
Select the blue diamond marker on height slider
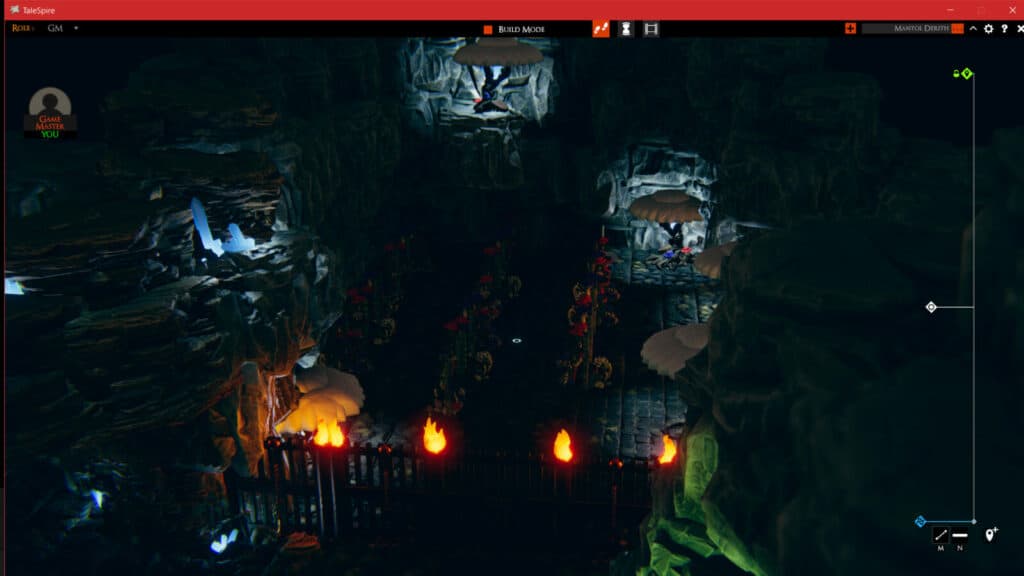(920, 521)
